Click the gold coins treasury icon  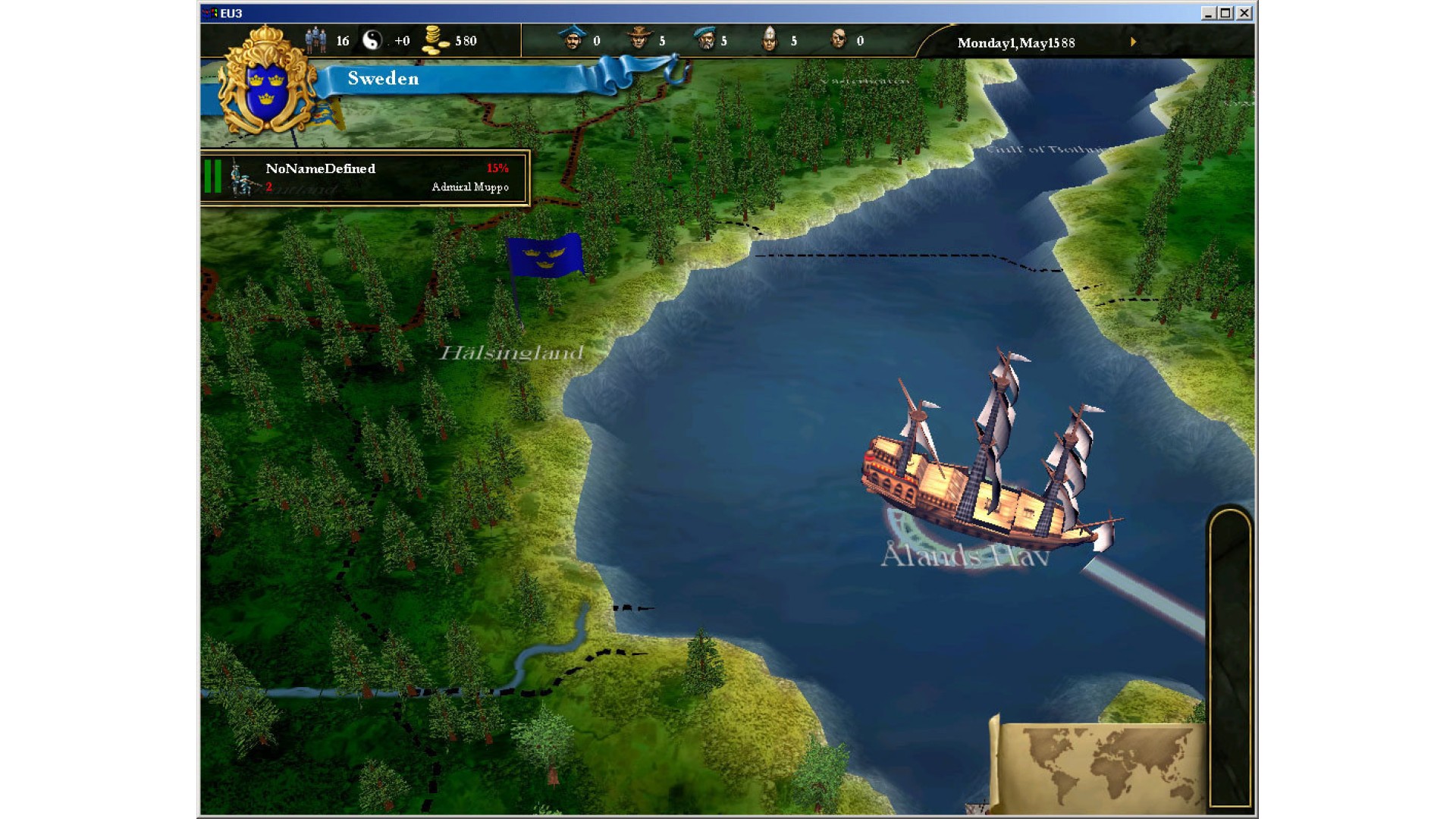click(x=435, y=40)
